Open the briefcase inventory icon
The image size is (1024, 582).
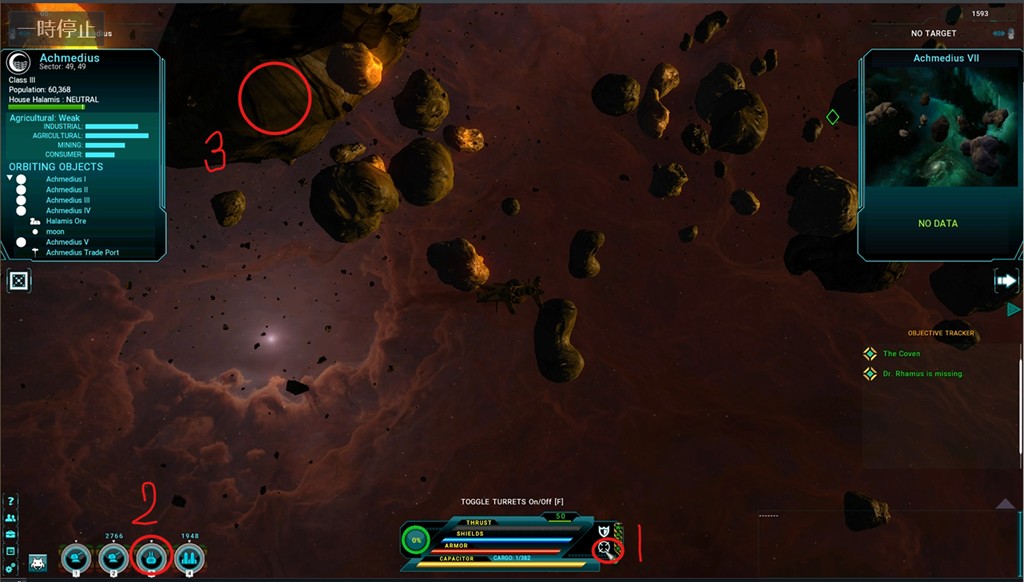(x=10, y=535)
